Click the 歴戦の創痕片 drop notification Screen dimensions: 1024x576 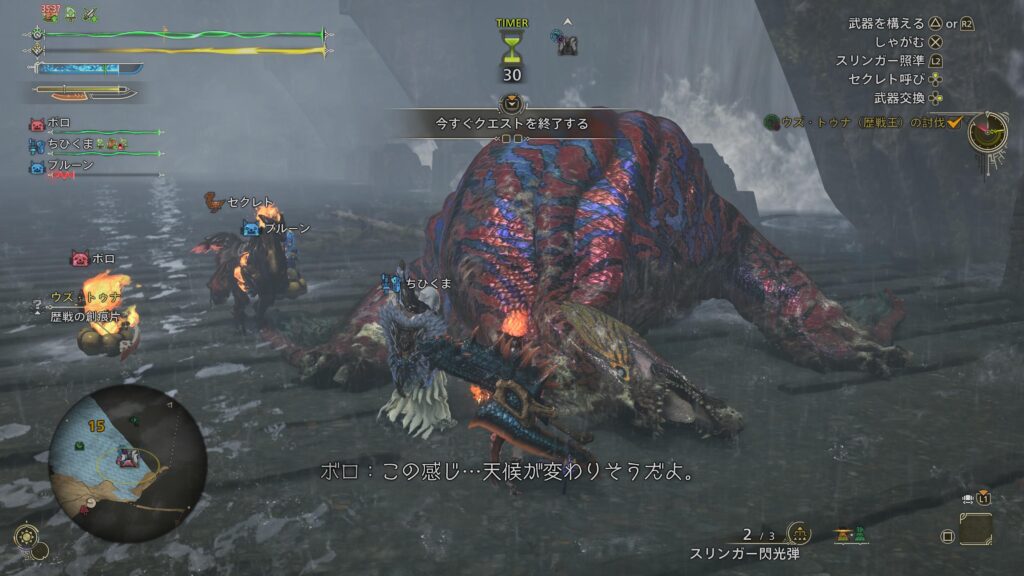[85, 316]
